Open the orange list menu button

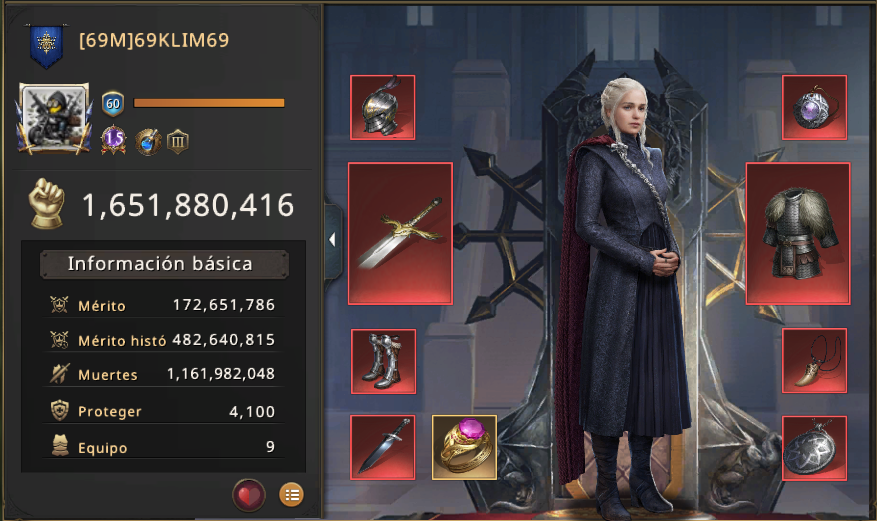tap(291, 494)
